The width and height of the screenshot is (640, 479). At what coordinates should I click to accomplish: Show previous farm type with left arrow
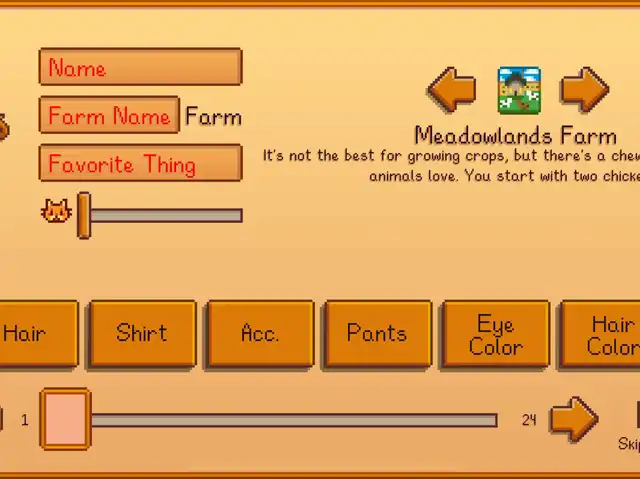[452, 90]
